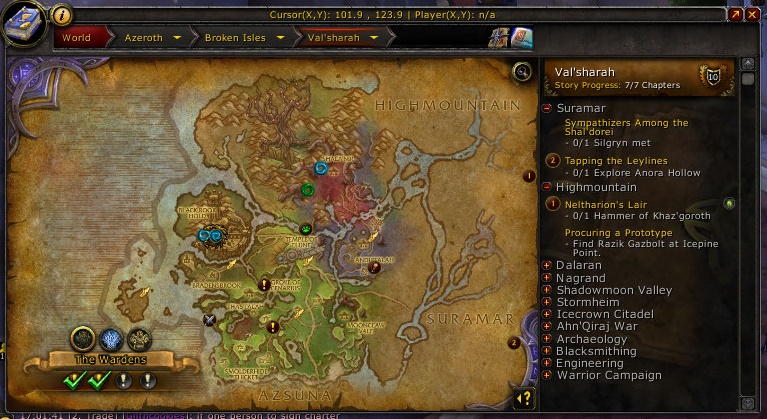Expand the Stormheim quest category
Screen dimensions: 767x419
pos(547,302)
